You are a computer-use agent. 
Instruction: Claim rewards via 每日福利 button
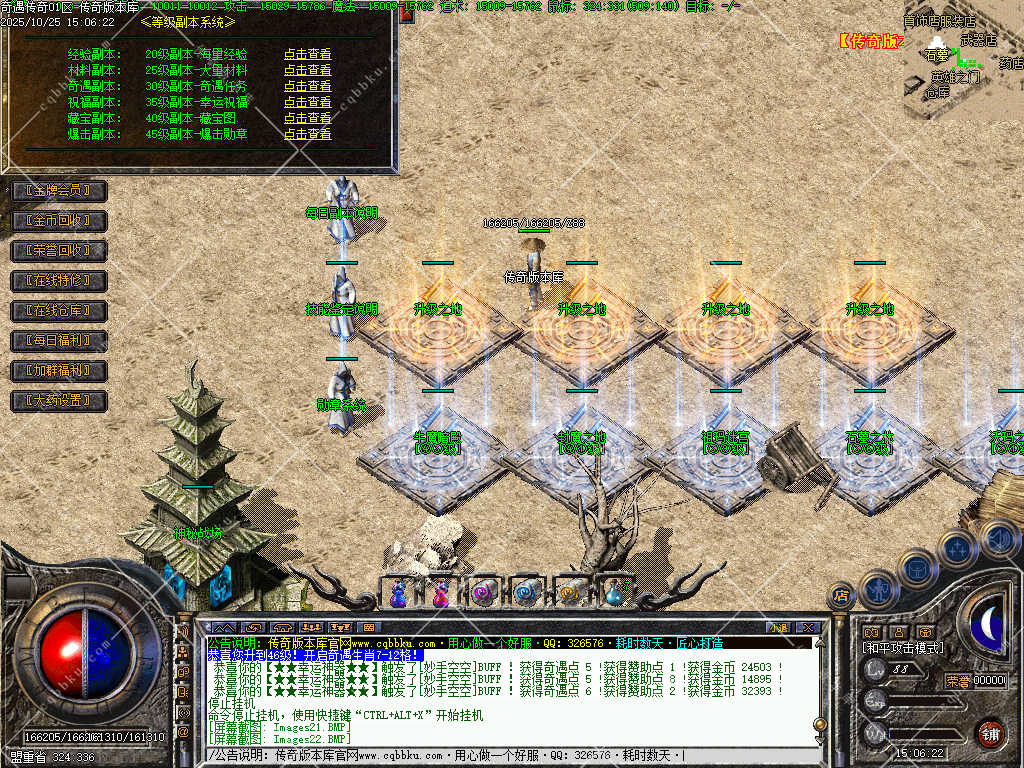58,341
